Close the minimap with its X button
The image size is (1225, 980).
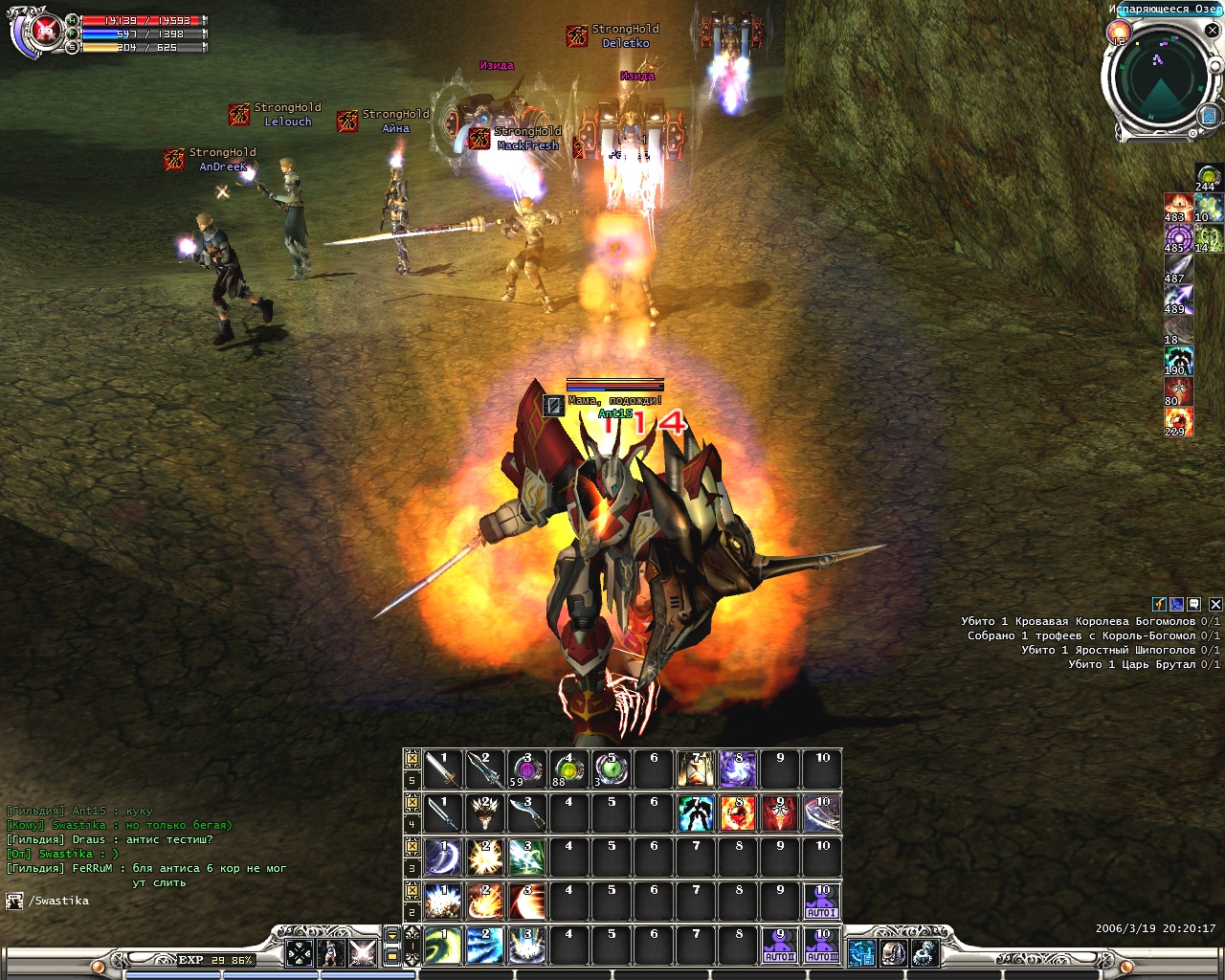pos(1214,30)
